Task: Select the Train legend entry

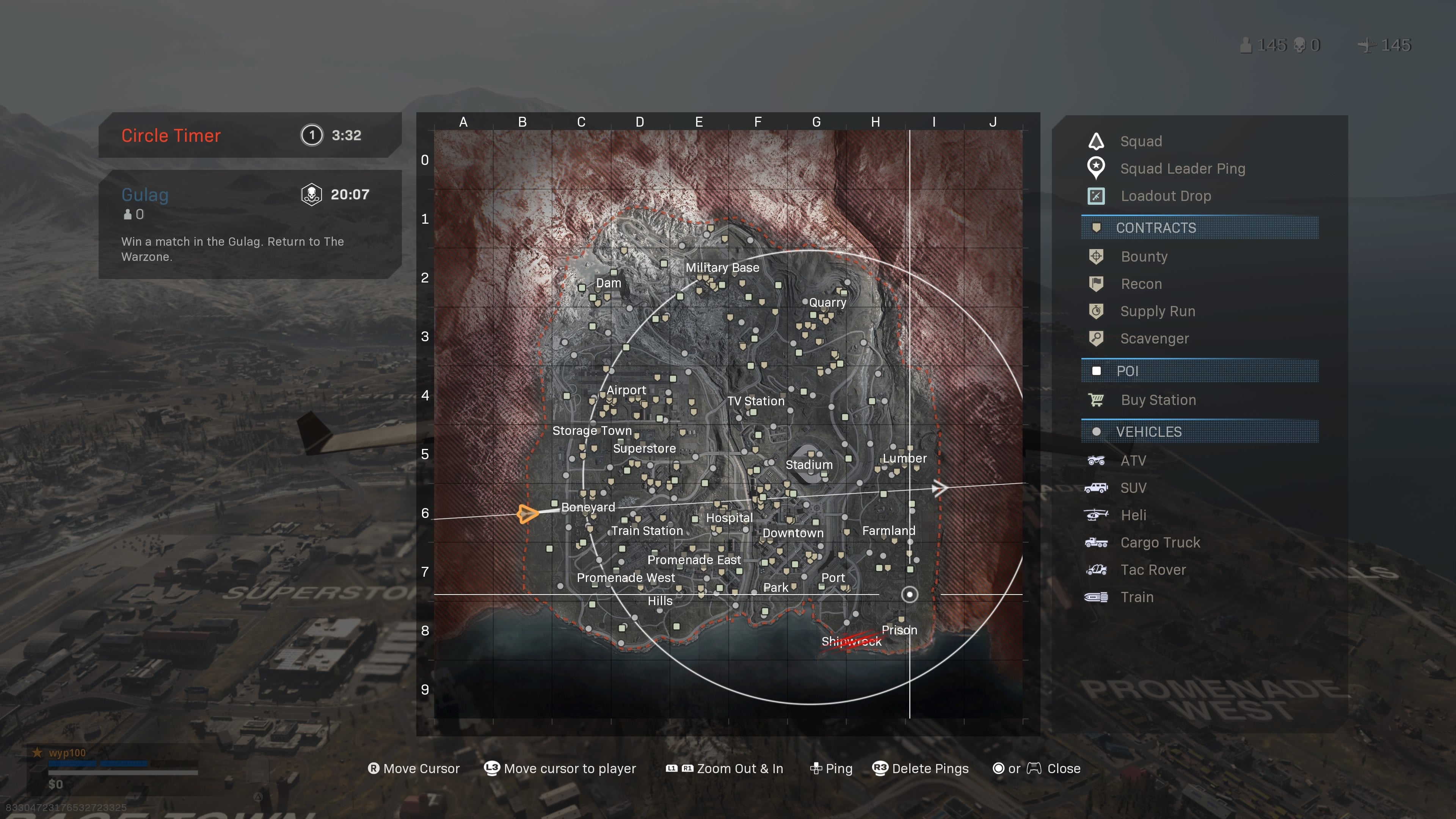Action: (1137, 597)
